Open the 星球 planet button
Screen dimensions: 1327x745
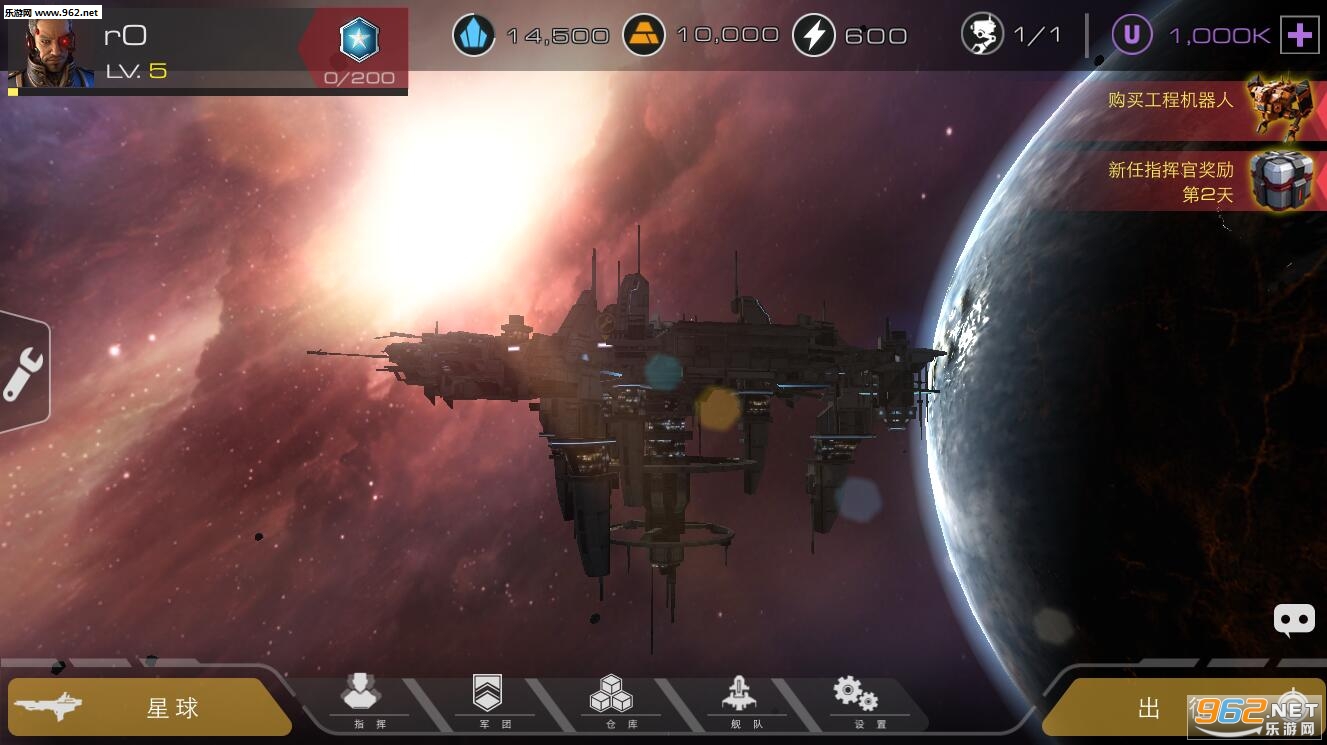[x=150, y=707]
